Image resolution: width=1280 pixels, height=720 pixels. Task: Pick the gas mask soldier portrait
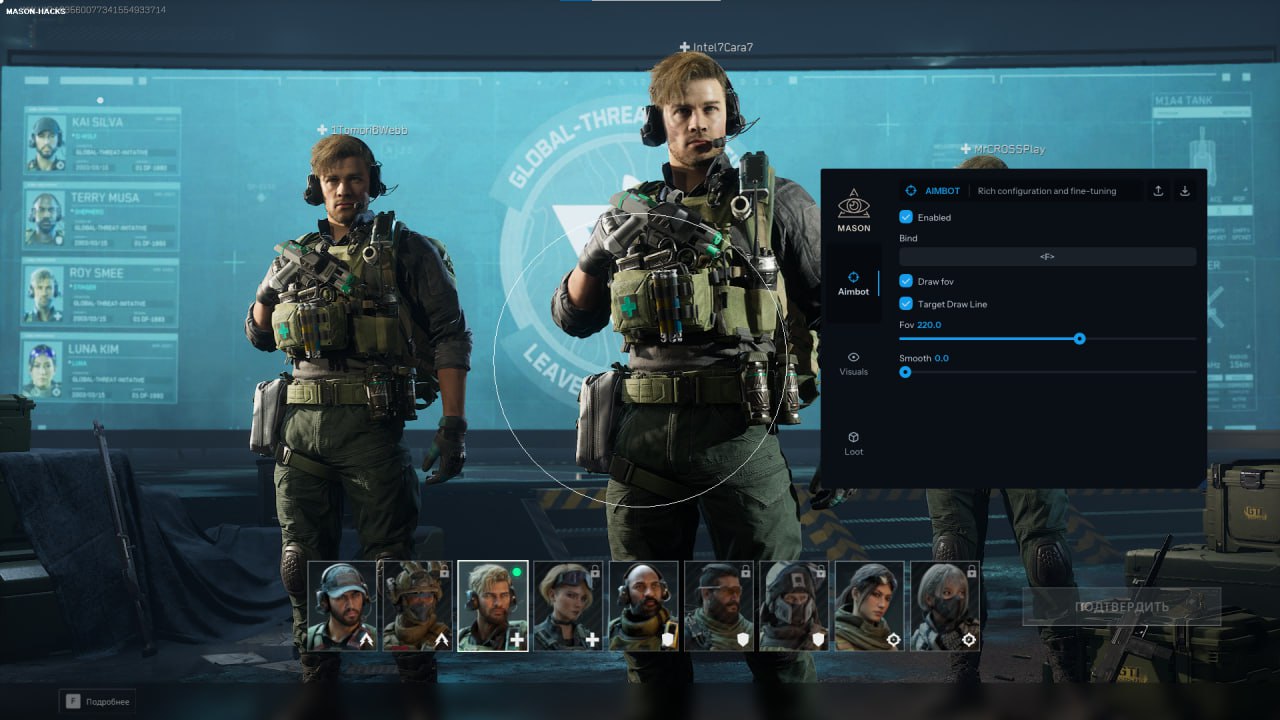tap(794, 606)
